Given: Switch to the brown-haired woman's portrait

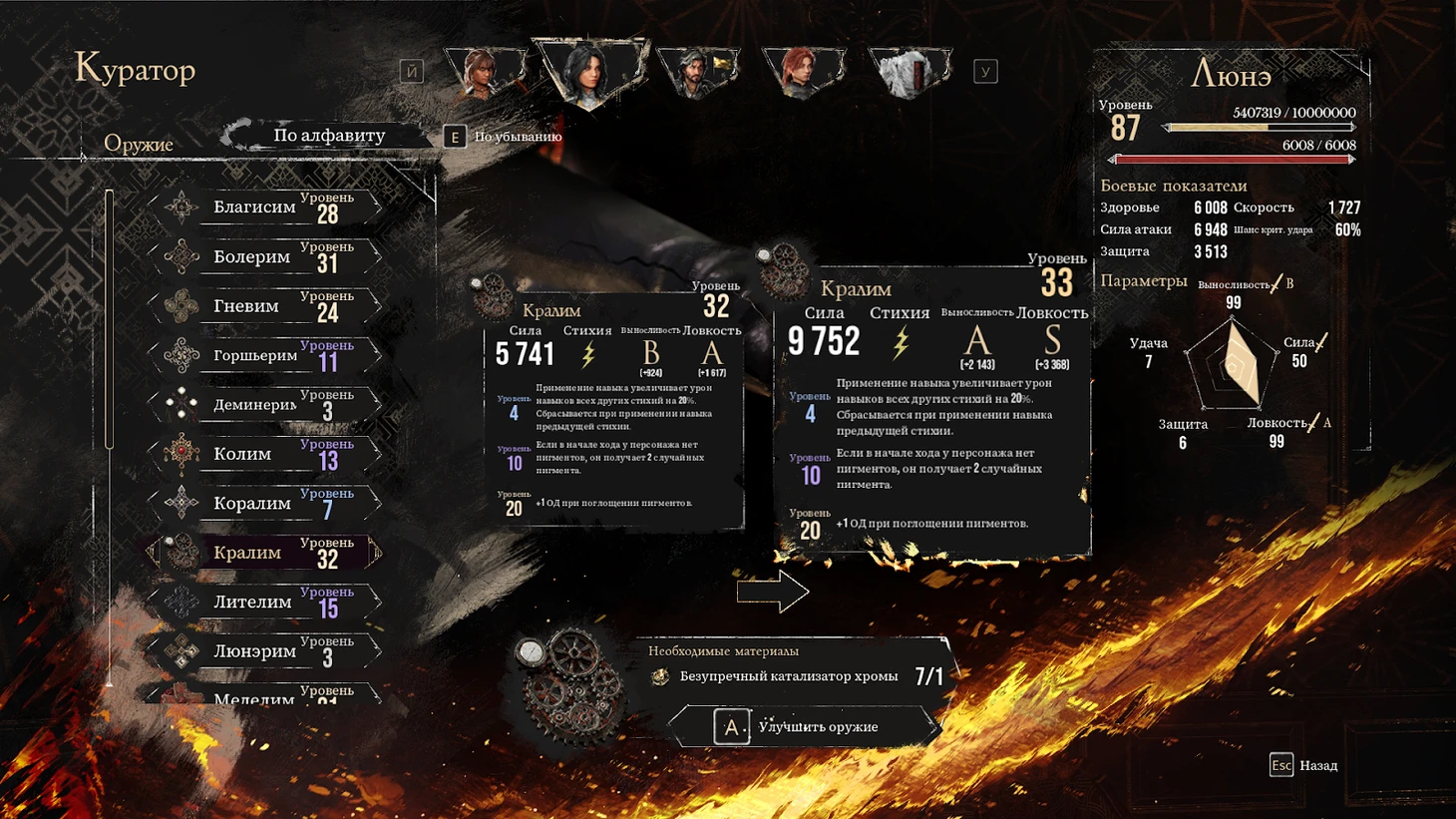Looking at the screenshot, I should point(484,72).
